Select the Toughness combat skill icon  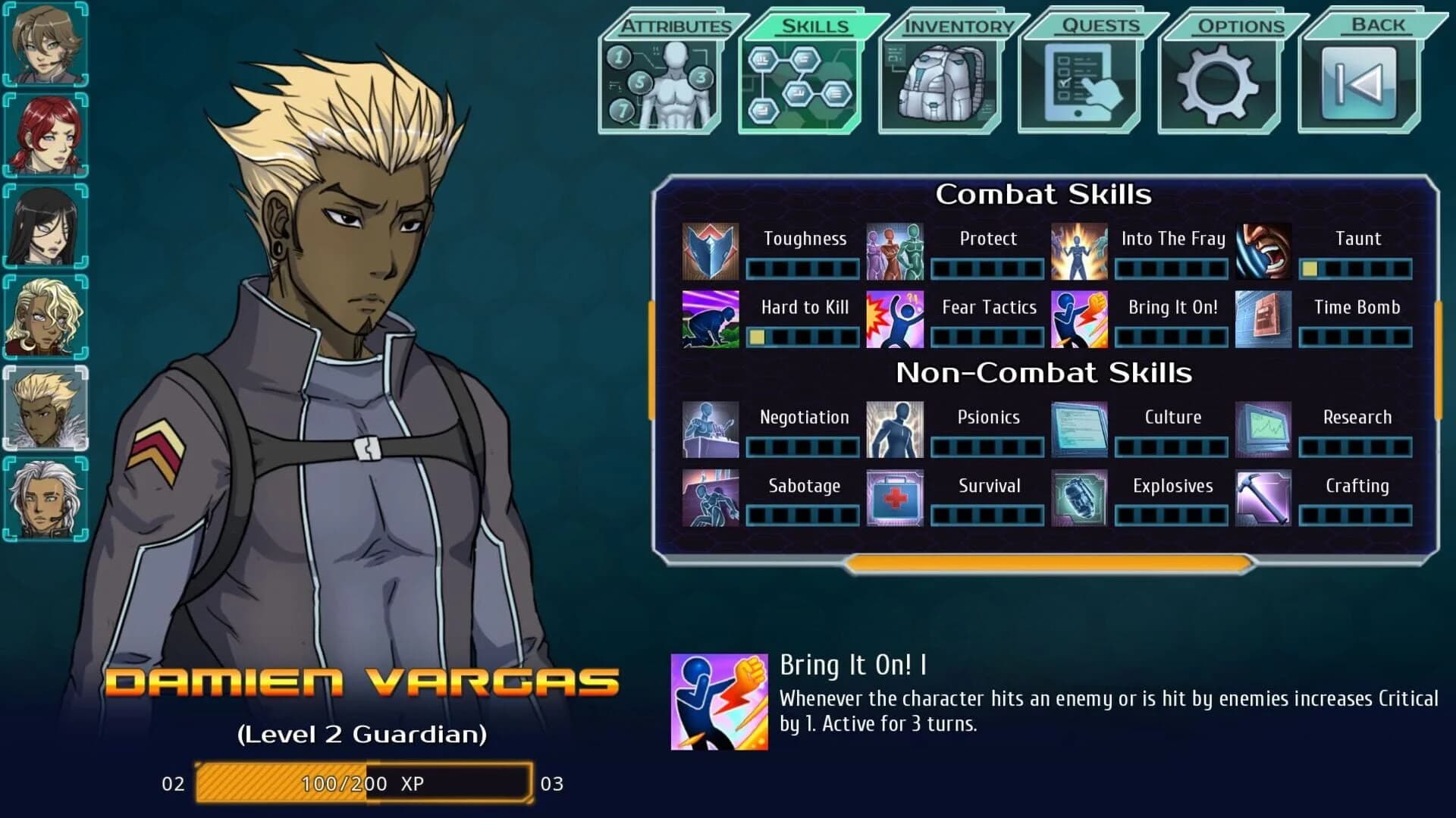(711, 251)
